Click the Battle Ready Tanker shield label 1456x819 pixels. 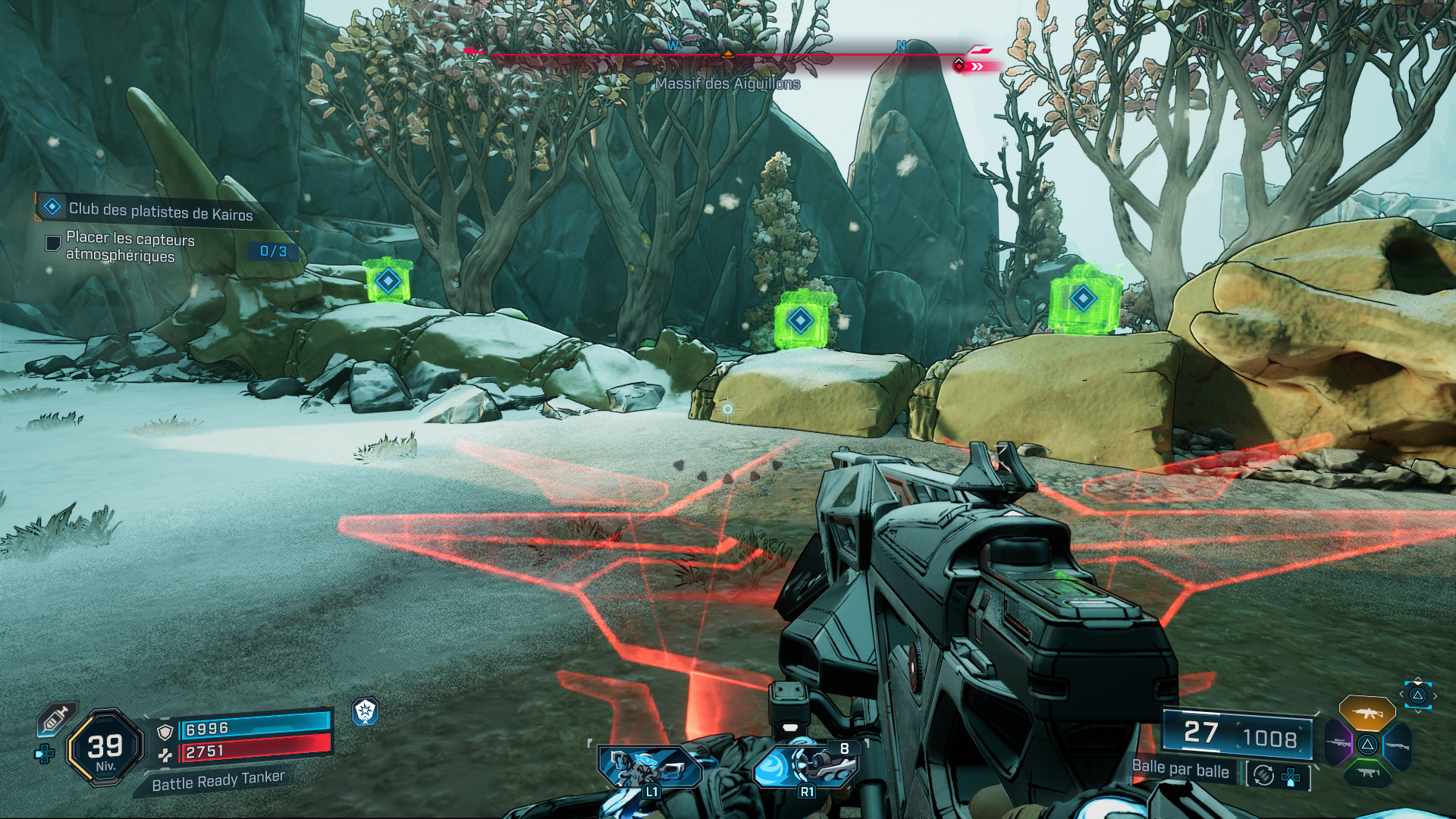click(x=218, y=781)
